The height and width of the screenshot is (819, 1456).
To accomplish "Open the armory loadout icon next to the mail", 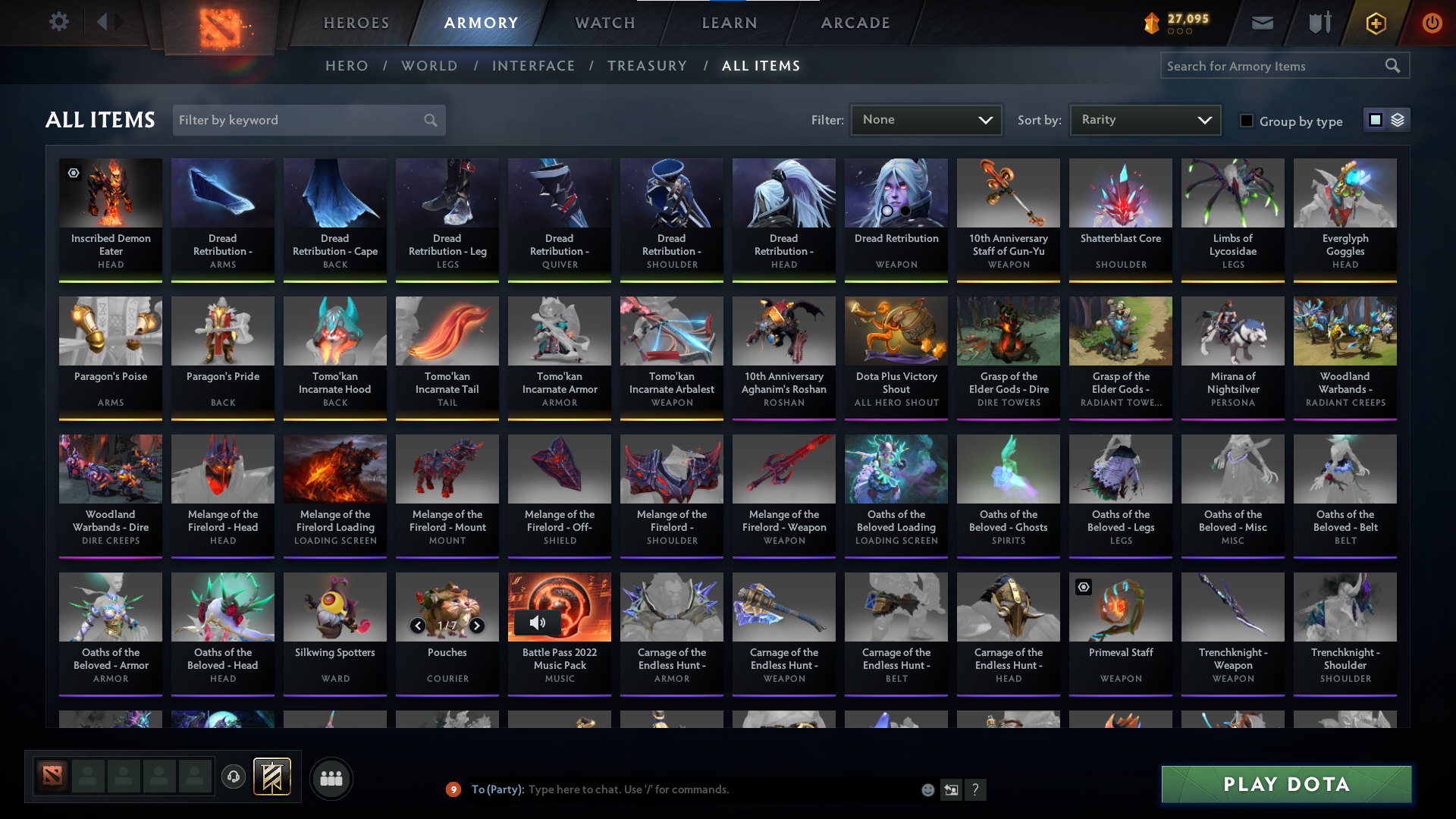I will (x=1318, y=23).
